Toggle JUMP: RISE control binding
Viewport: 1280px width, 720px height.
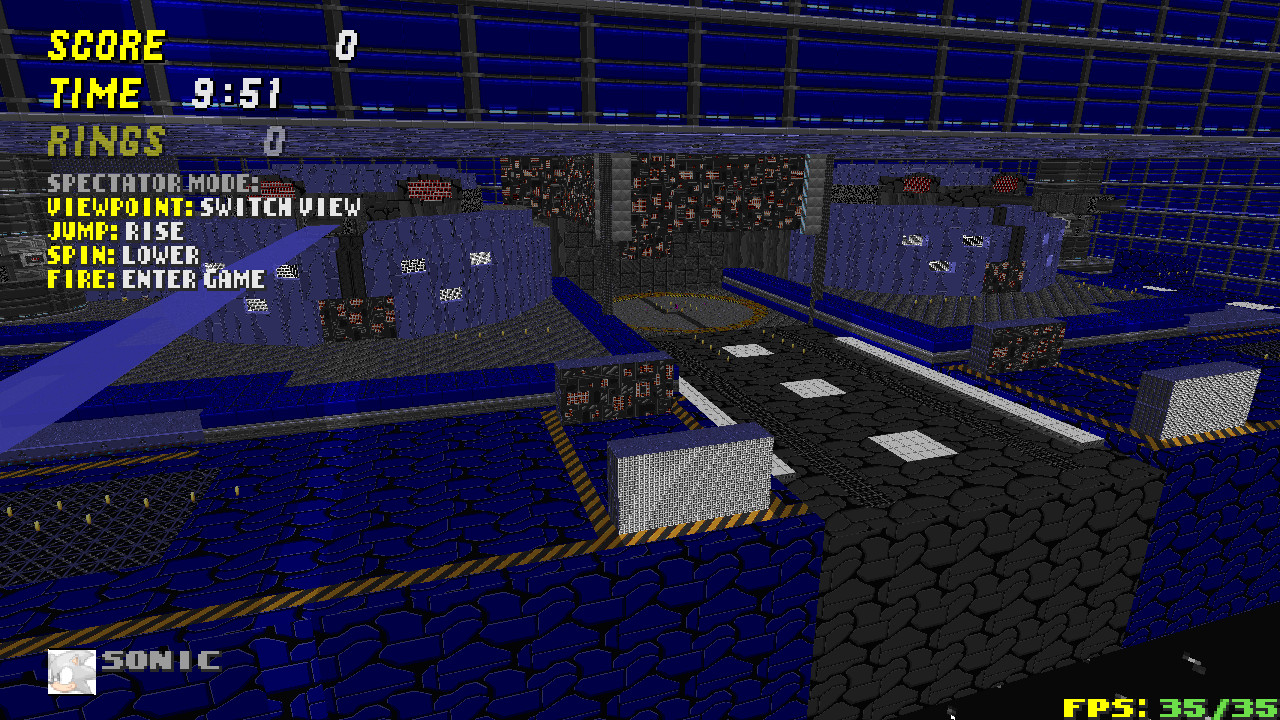pyautogui.click(x=115, y=230)
